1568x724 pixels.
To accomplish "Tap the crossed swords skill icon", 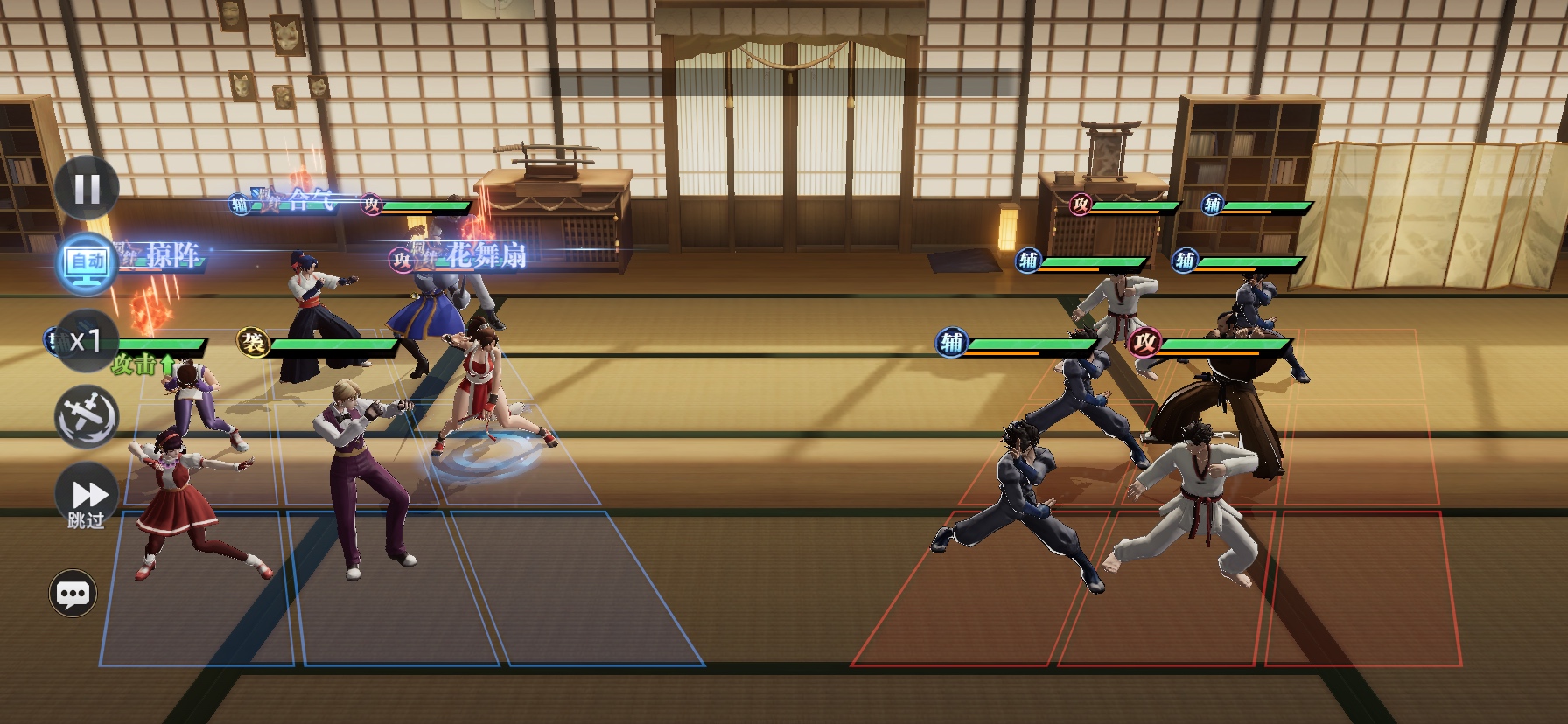I will pos(87,416).
